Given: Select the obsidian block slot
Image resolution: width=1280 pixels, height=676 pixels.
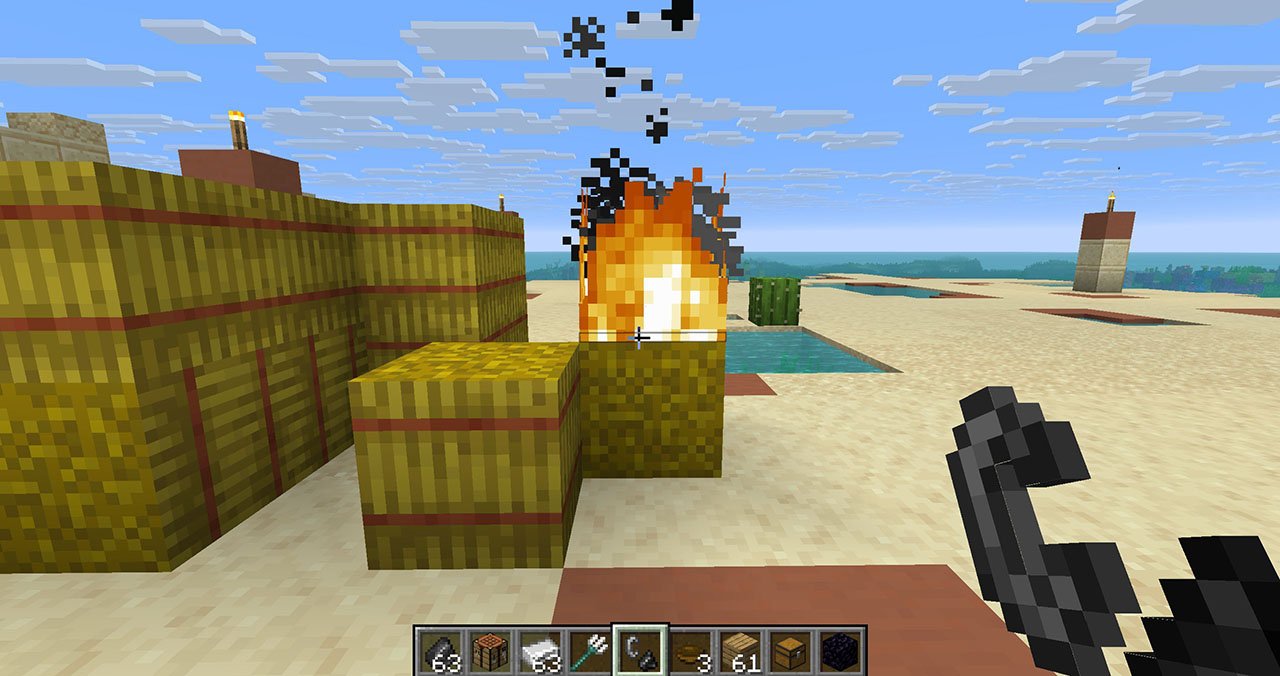Looking at the screenshot, I should 844,651.
